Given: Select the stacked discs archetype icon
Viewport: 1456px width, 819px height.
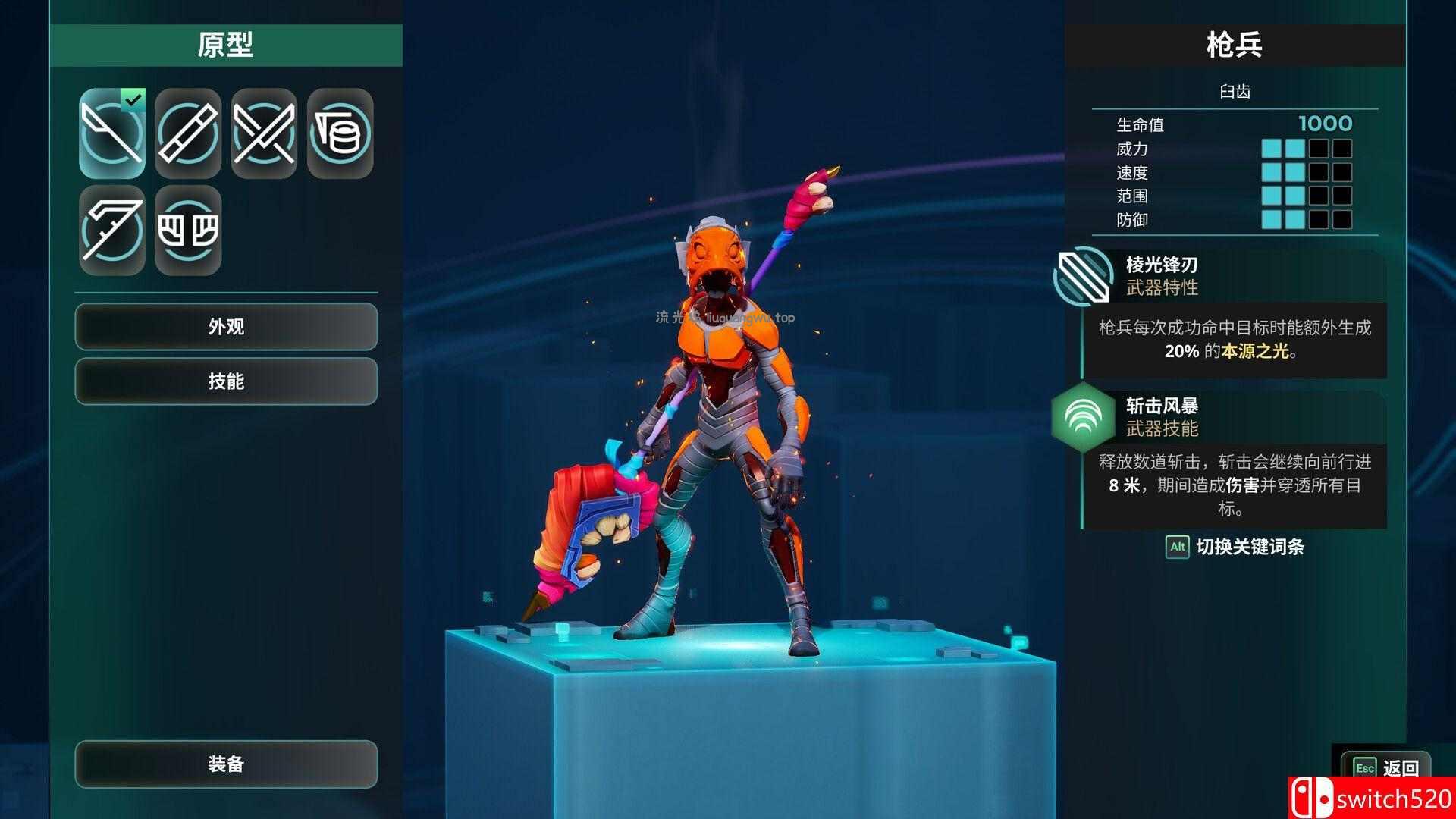Looking at the screenshot, I should click(x=340, y=133).
